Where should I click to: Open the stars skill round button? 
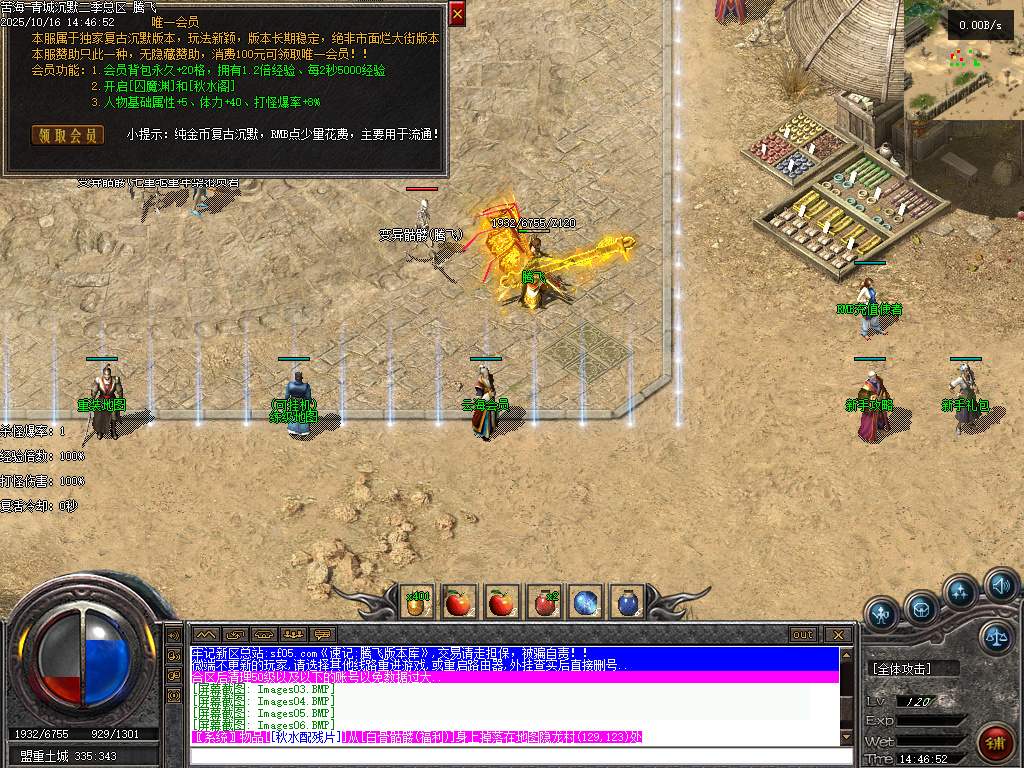click(961, 592)
